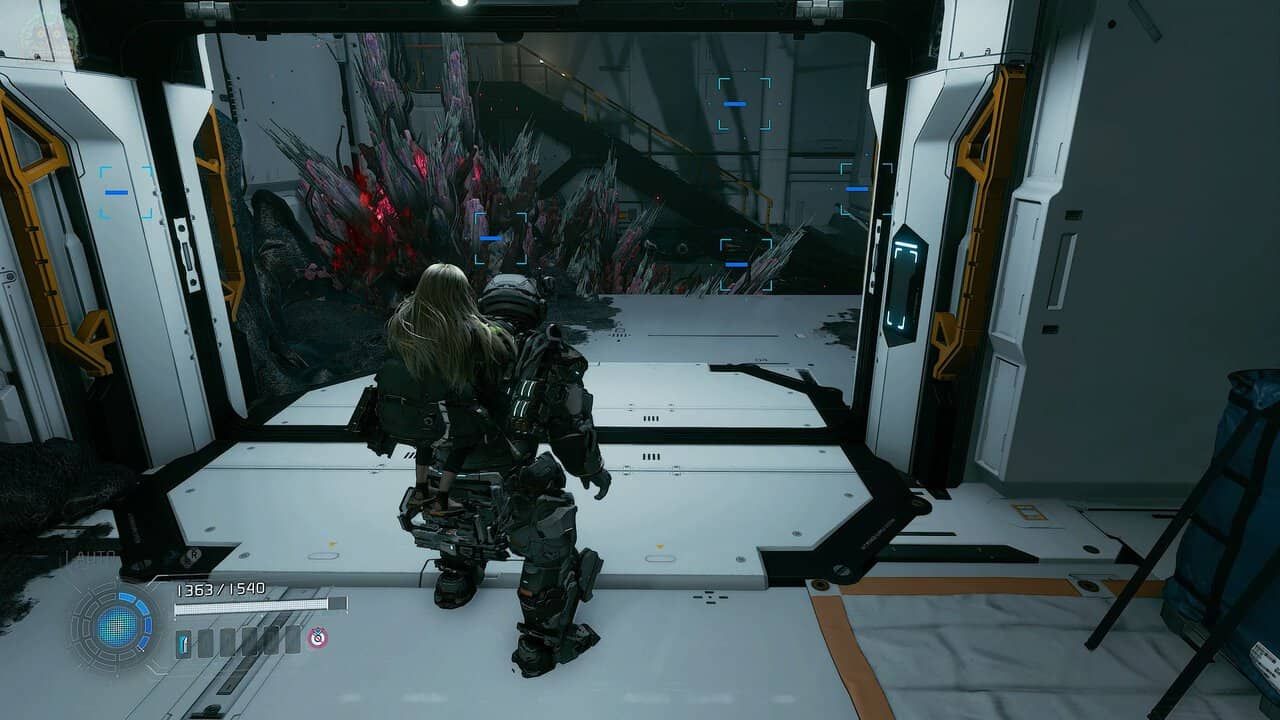Screen dimensions: 1280x720
Task: Click the blue circular energy core gauge
Action: click(118, 625)
